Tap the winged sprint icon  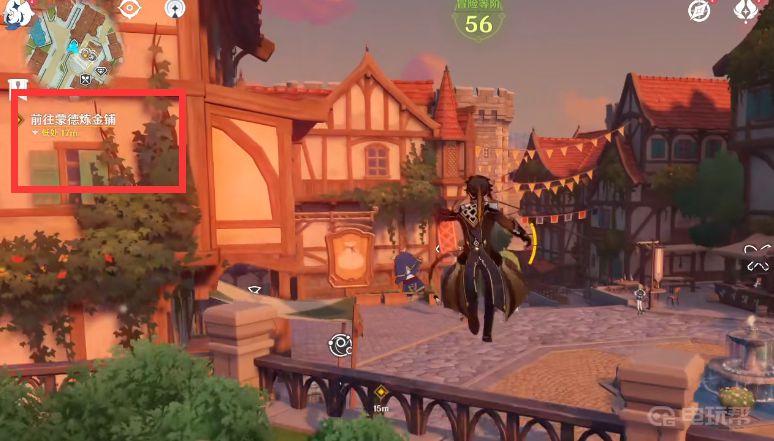(756, 265)
